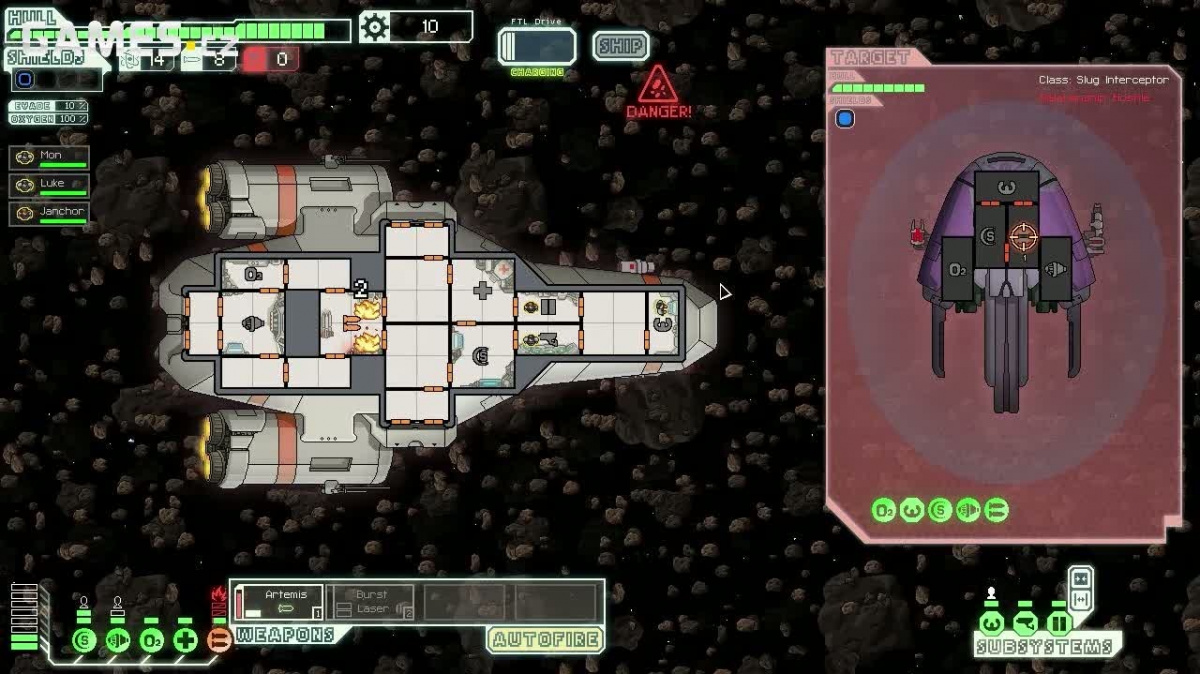The image size is (1200, 674).
Task: Open all doors with the lower door button
Action: [1081, 598]
